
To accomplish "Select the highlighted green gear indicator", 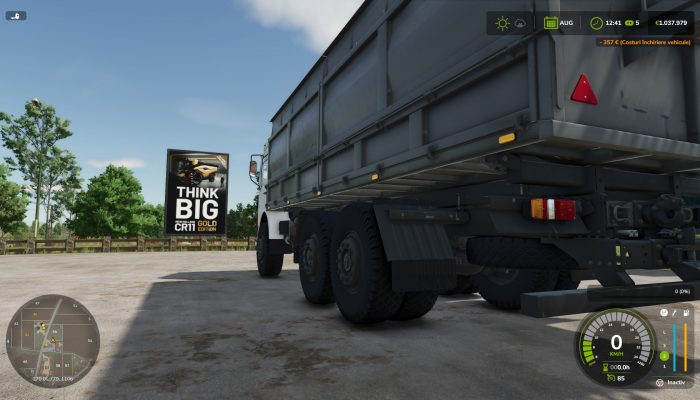I will pyautogui.click(x=664, y=355).
